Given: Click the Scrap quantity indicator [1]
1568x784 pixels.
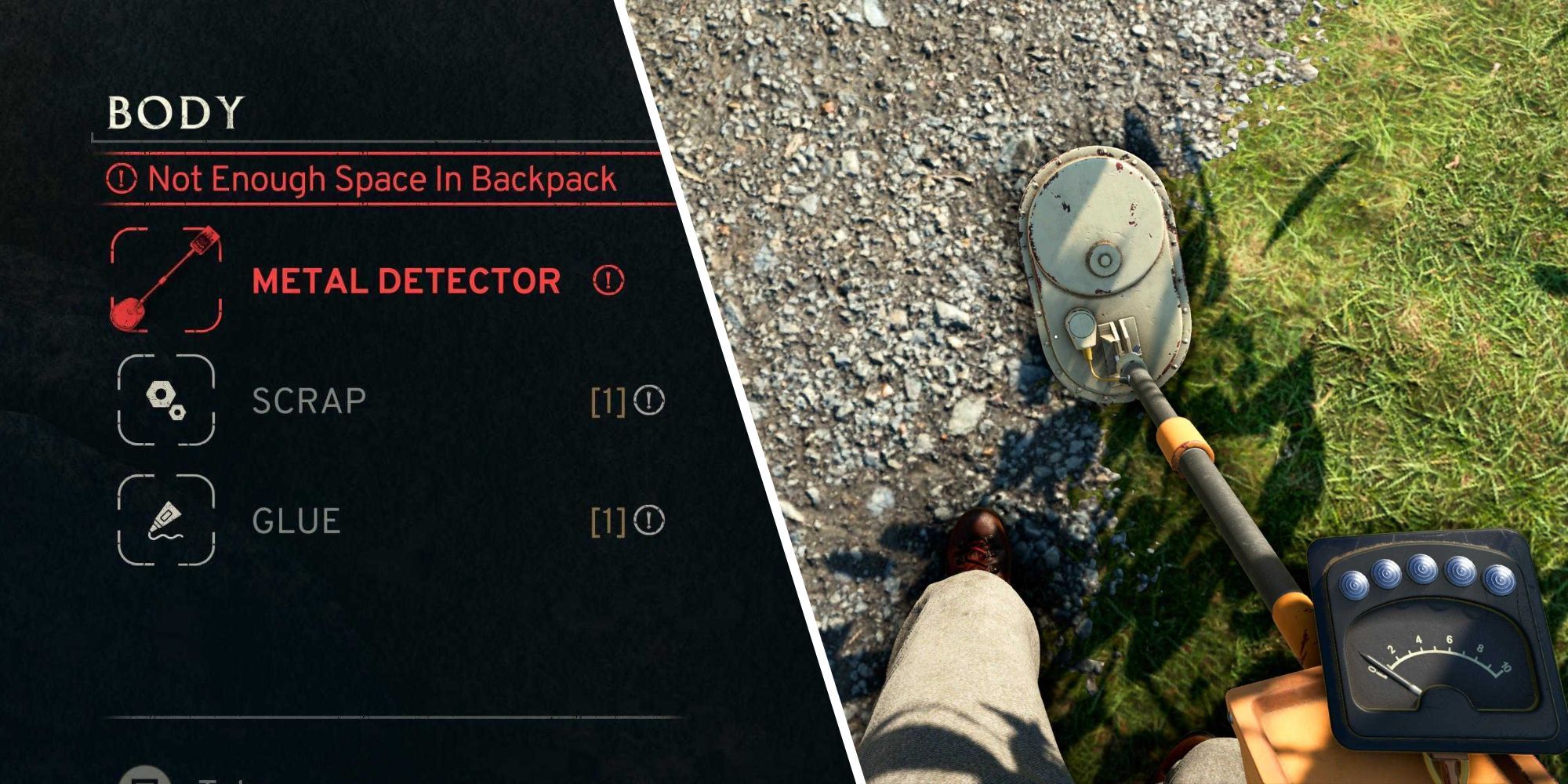Looking at the screenshot, I should pos(607,403).
